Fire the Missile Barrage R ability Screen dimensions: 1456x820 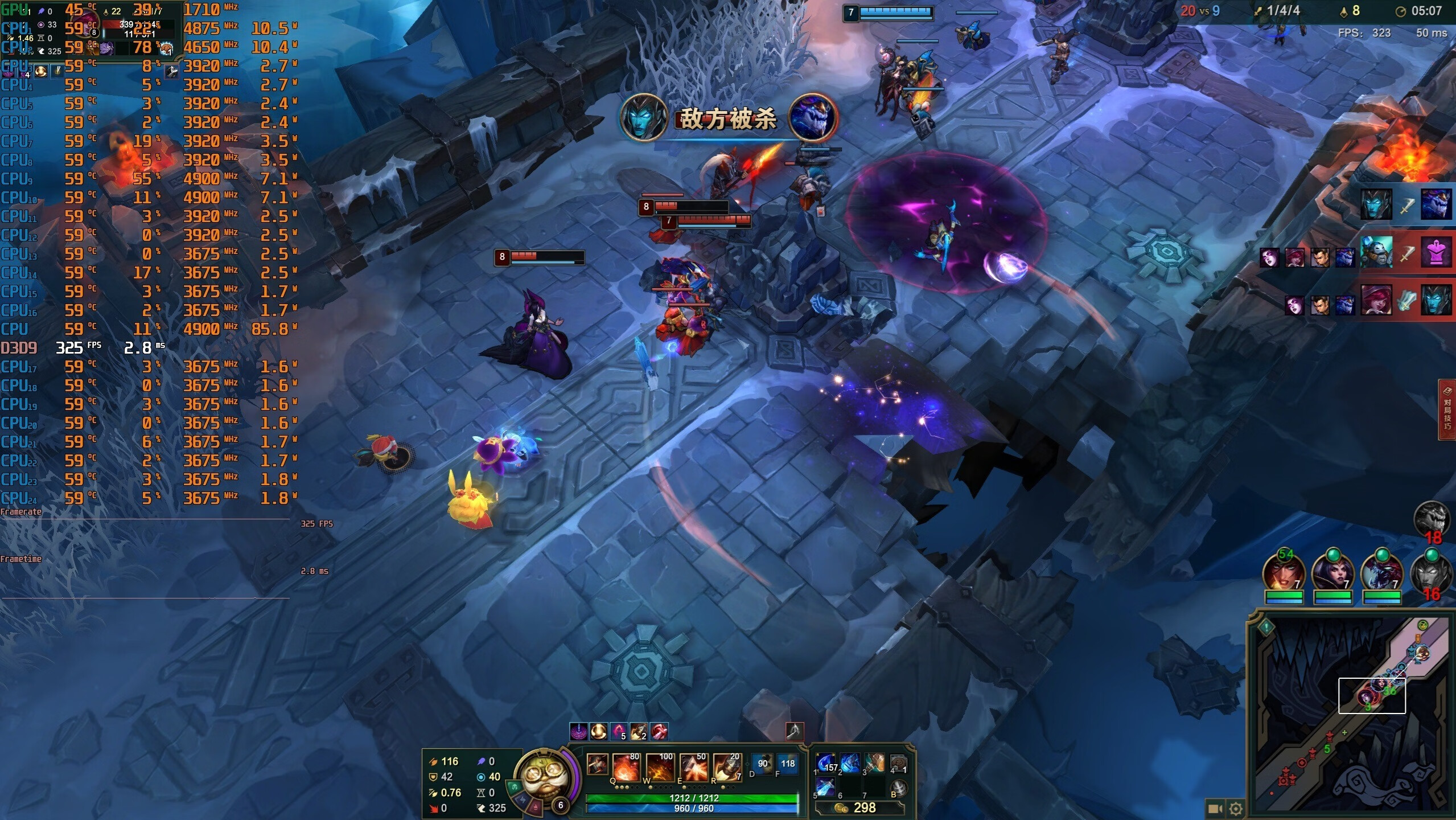pos(727,767)
